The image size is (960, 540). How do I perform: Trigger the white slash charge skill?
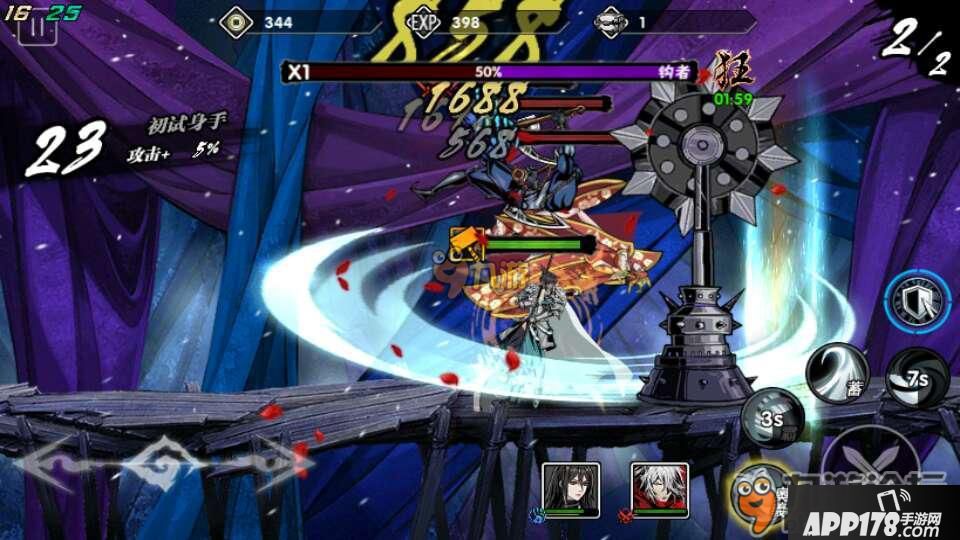(x=838, y=372)
